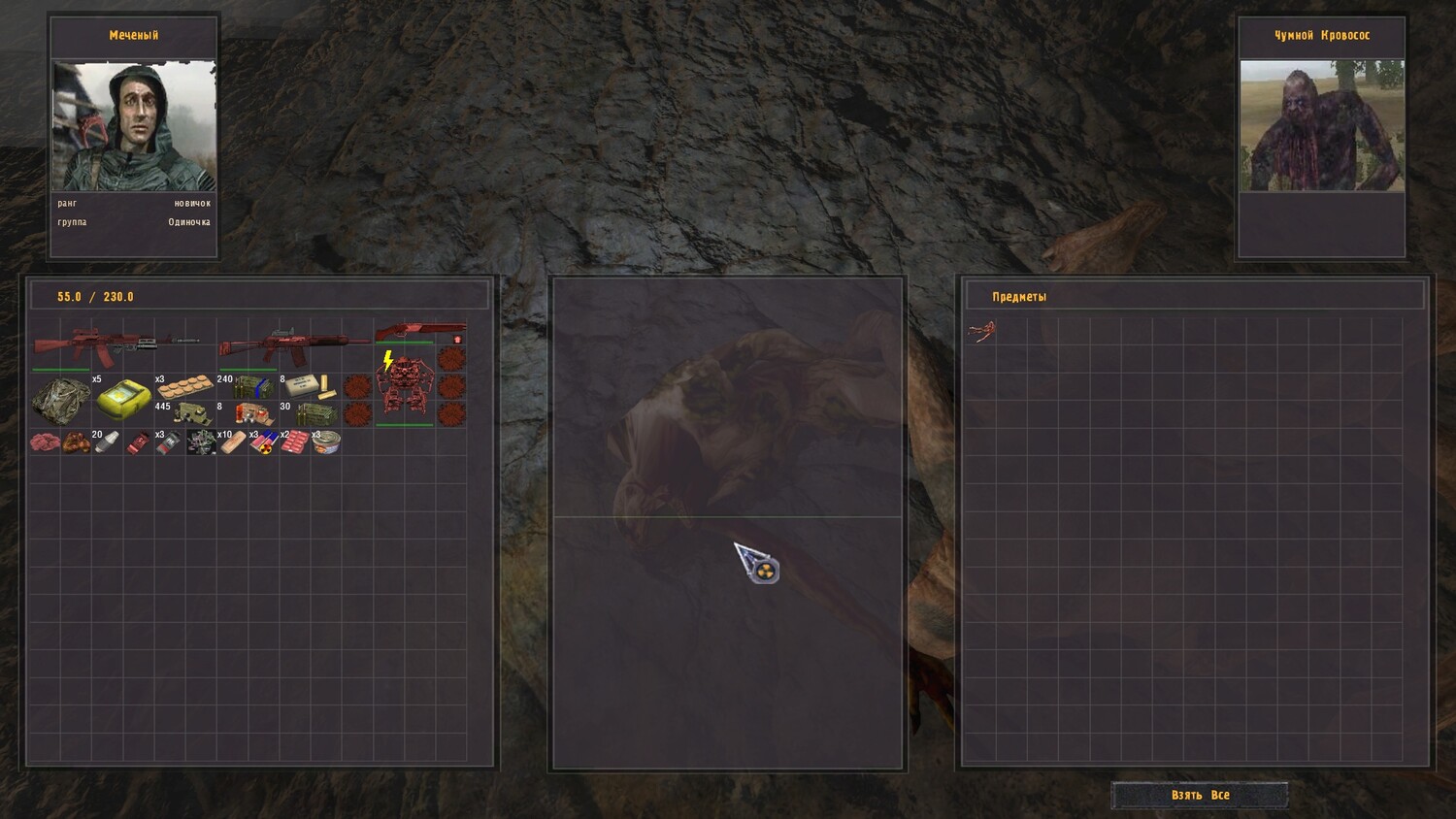Select the 445-round ammo pack
The width and height of the screenshot is (1456, 819).
click(191, 414)
